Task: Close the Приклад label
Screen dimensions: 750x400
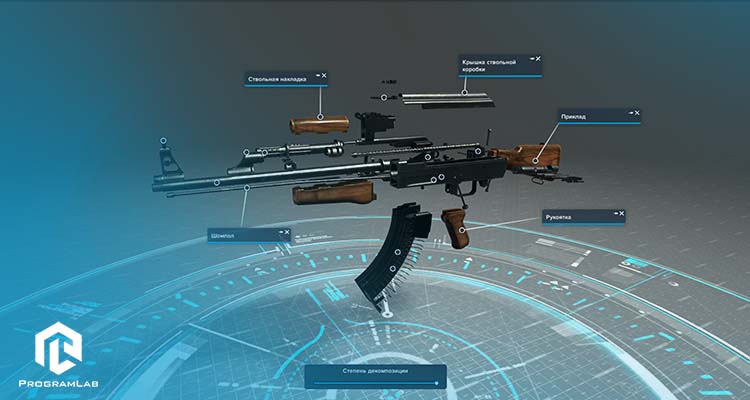Action: coord(637,113)
